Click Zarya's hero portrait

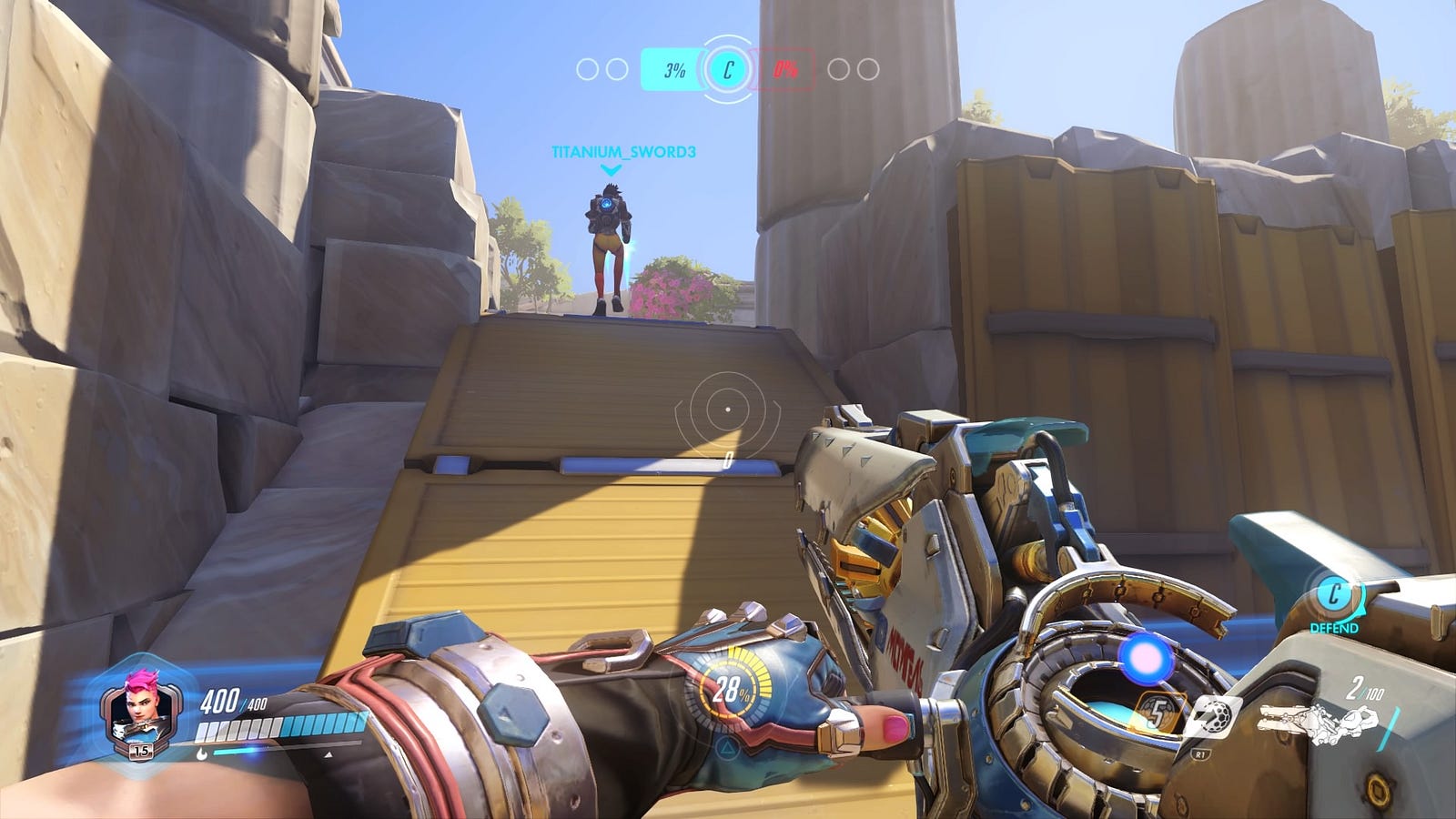138,706
